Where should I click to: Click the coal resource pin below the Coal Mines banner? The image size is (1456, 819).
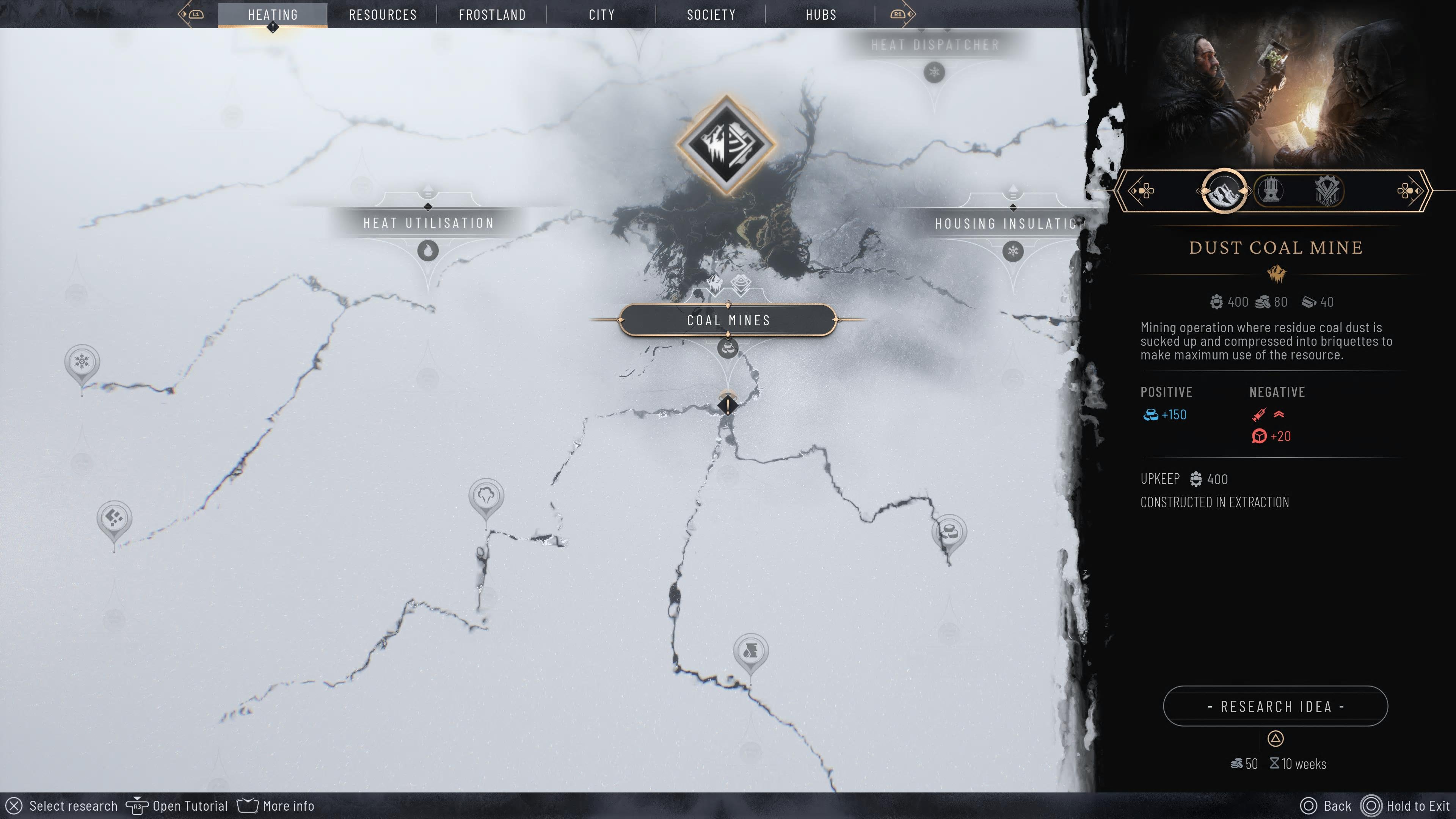coord(728,349)
